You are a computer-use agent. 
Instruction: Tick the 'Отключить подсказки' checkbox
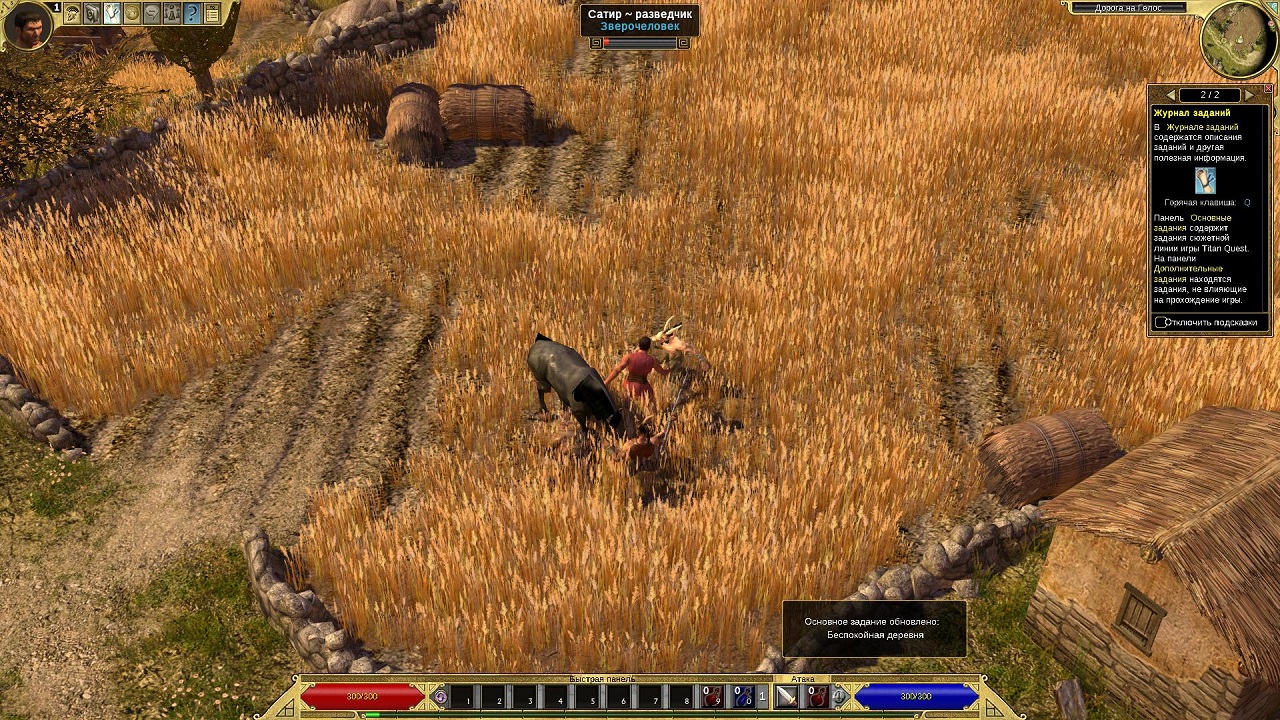point(1161,322)
